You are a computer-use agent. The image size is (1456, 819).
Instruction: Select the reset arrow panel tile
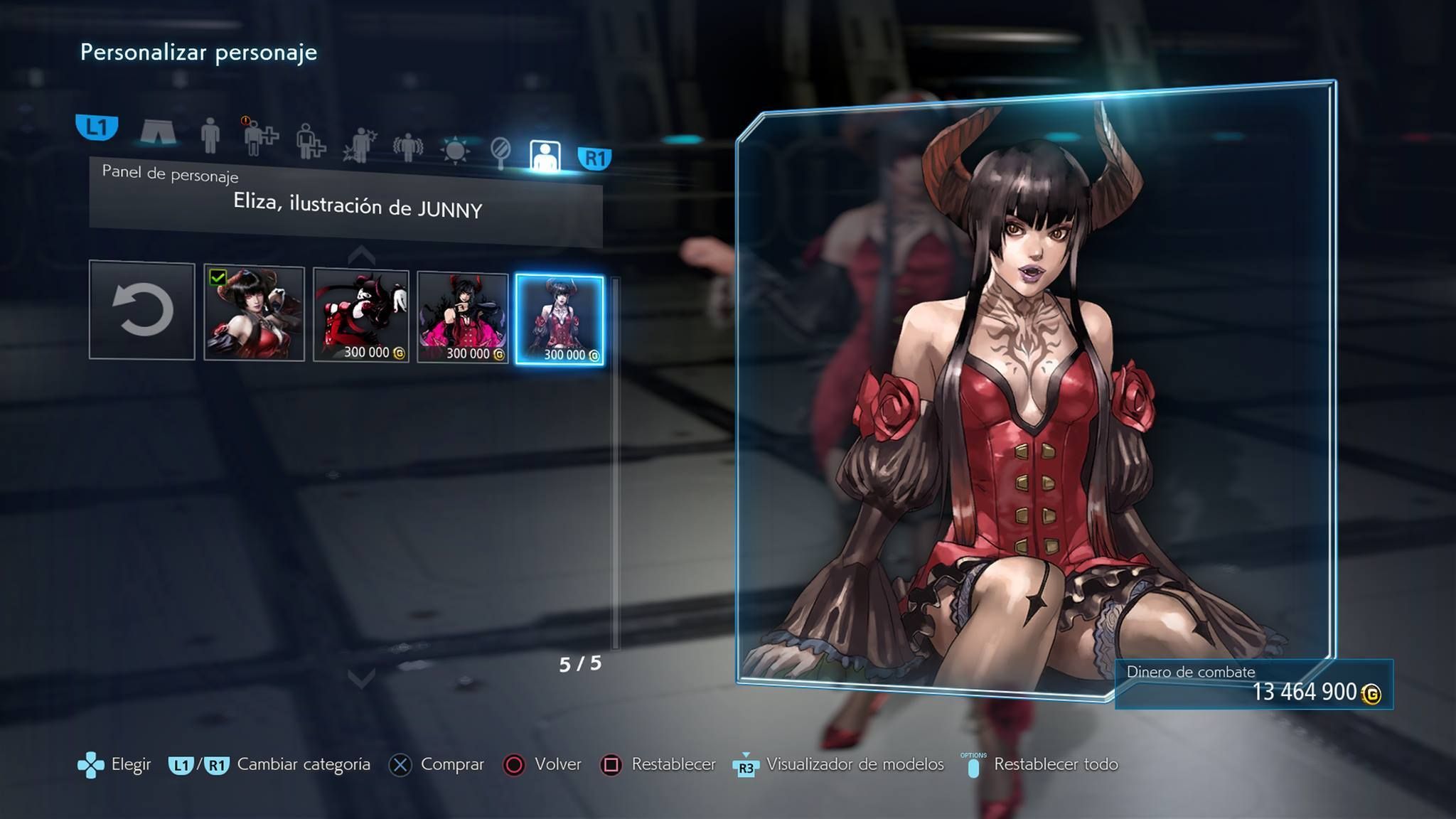[142, 310]
